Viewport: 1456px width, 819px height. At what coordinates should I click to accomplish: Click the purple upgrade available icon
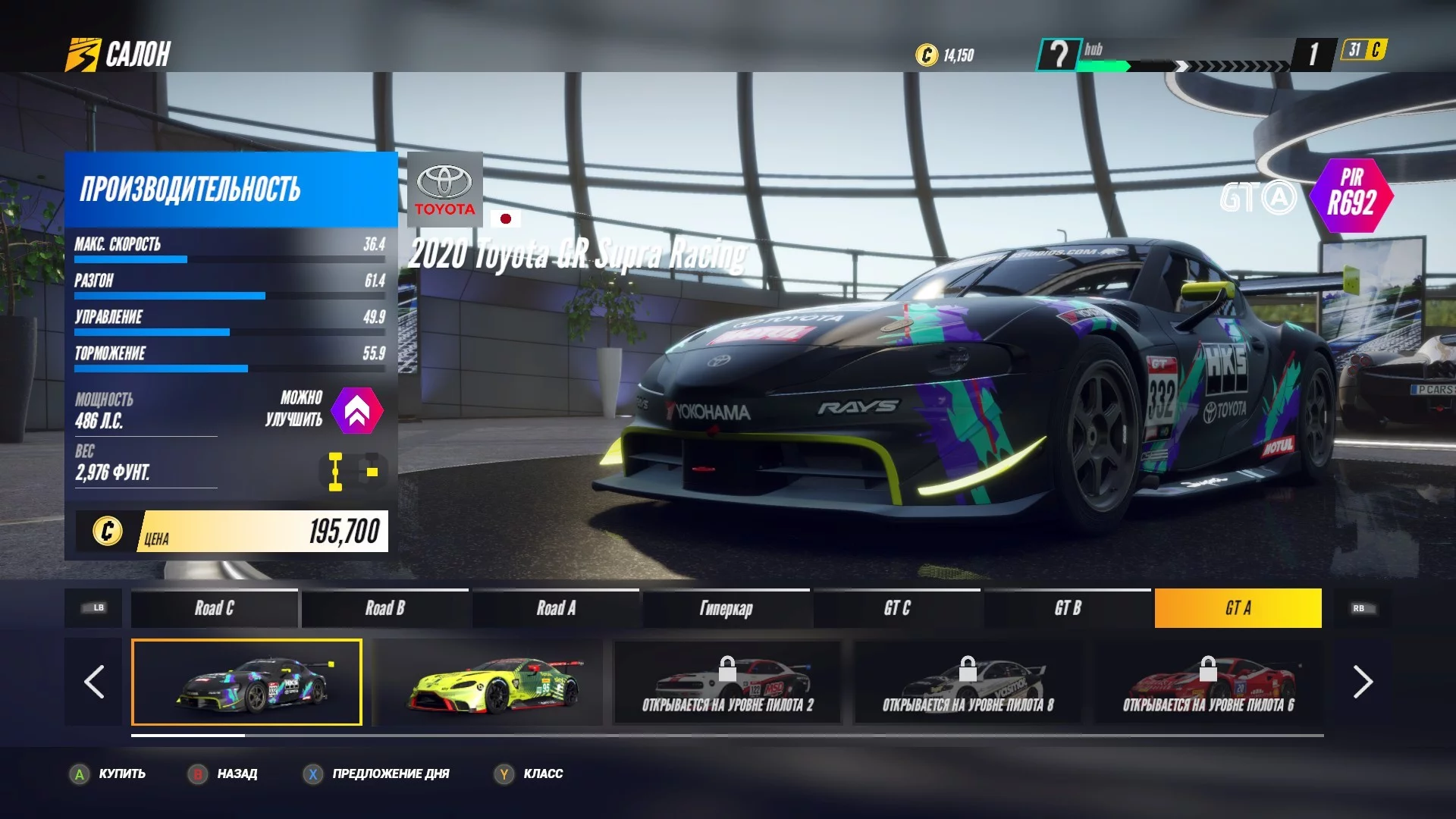[x=357, y=410]
